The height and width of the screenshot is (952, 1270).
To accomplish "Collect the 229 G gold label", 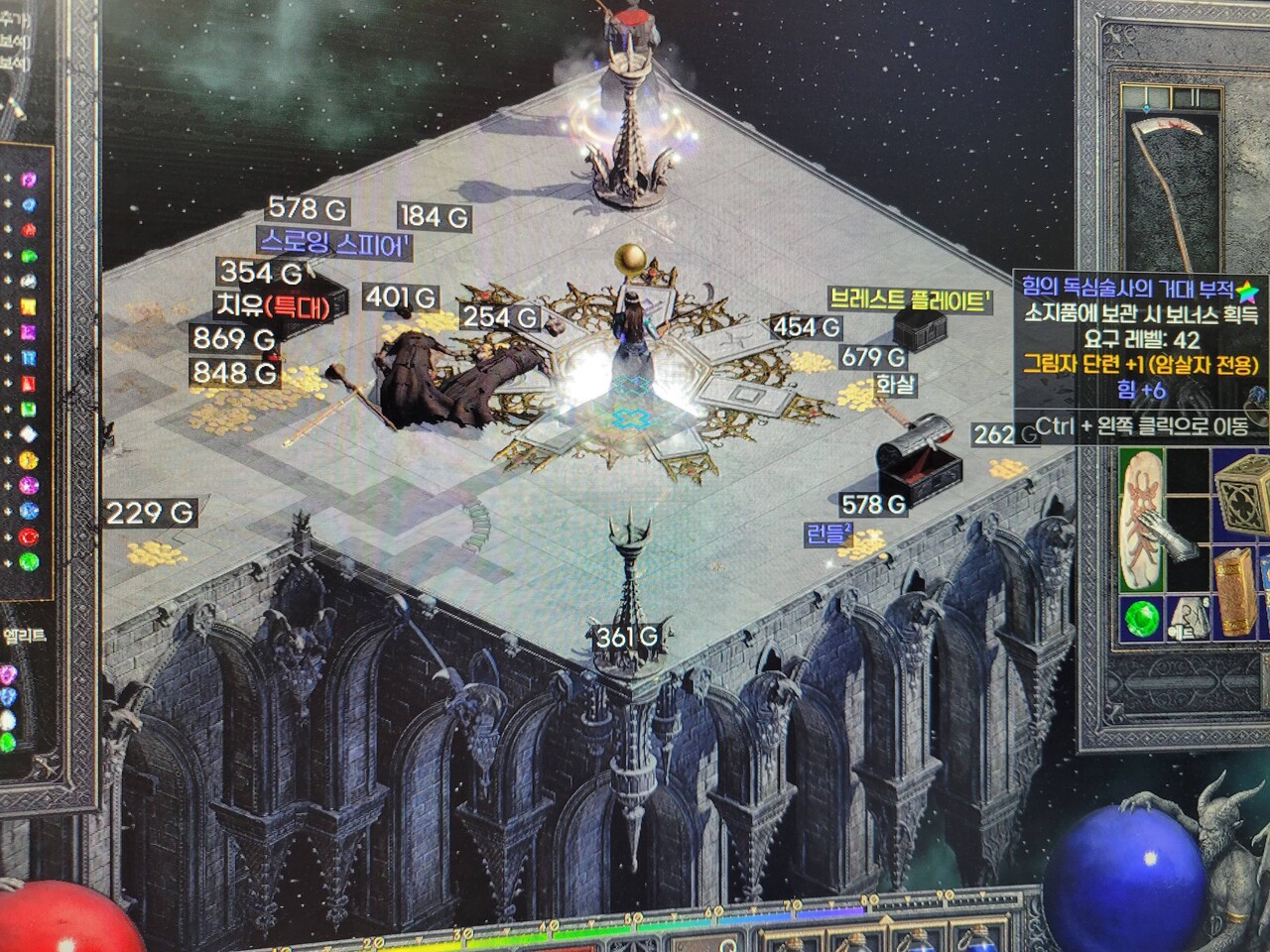I will point(150,513).
